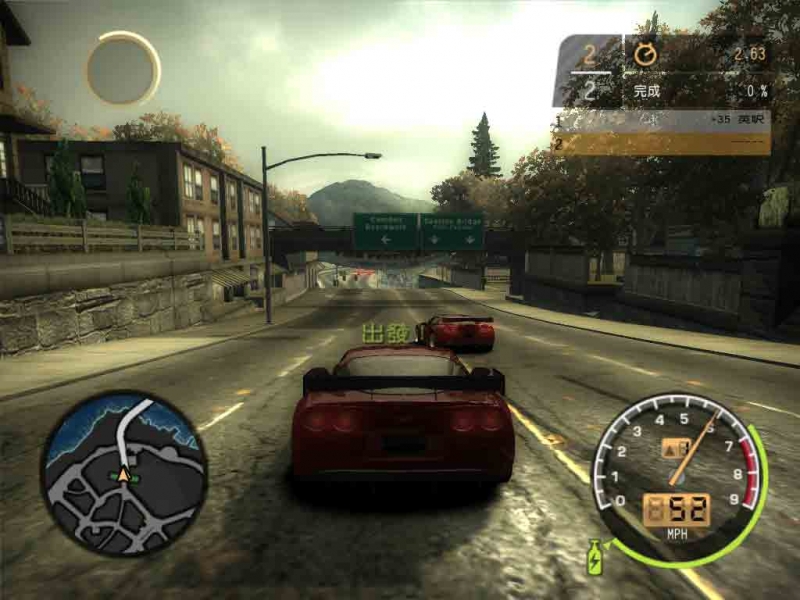The height and width of the screenshot is (600, 800).
Task: Click the circular minimap
Action: tap(123, 473)
